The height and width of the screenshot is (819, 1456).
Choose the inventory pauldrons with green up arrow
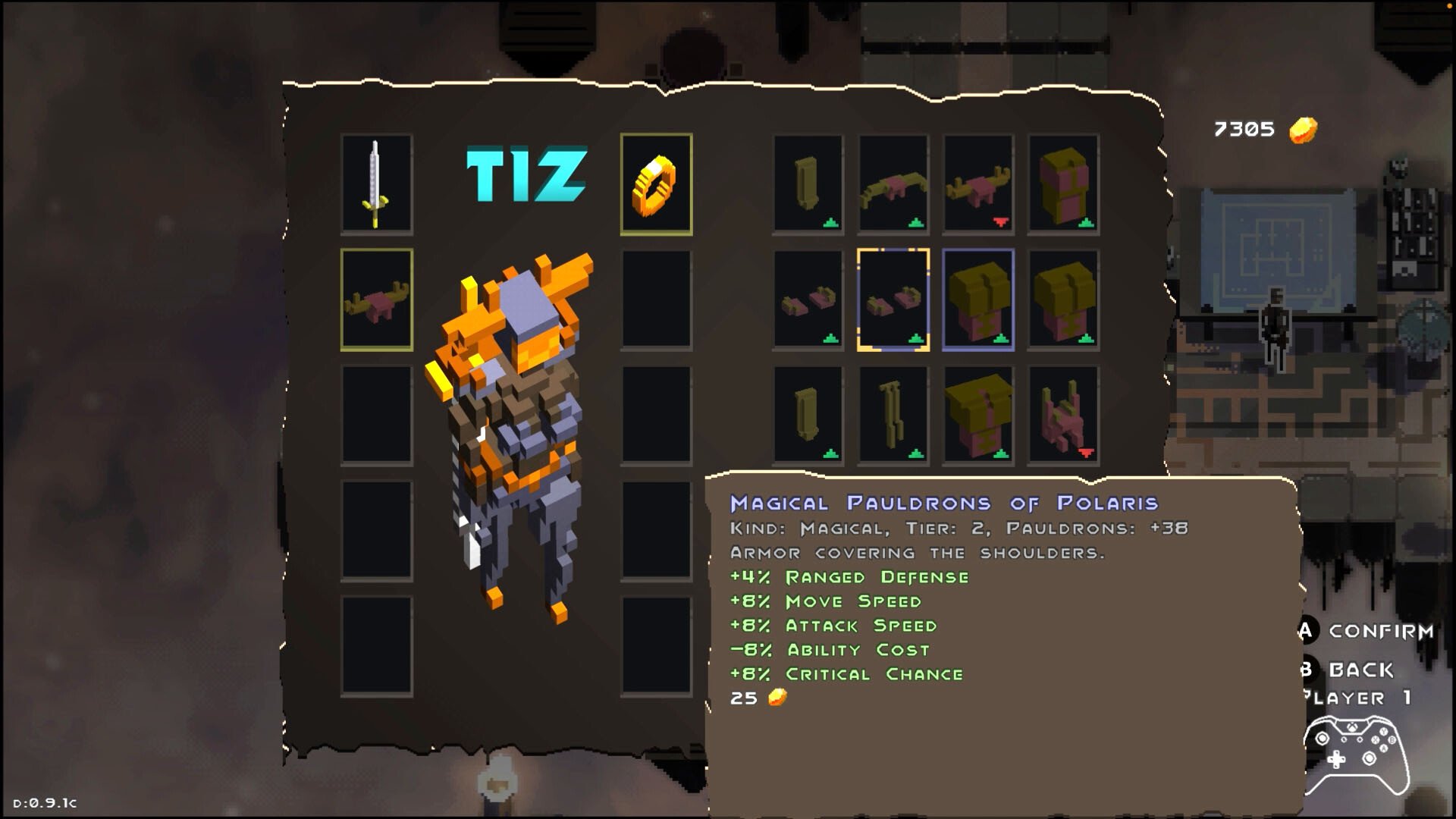point(893,184)
